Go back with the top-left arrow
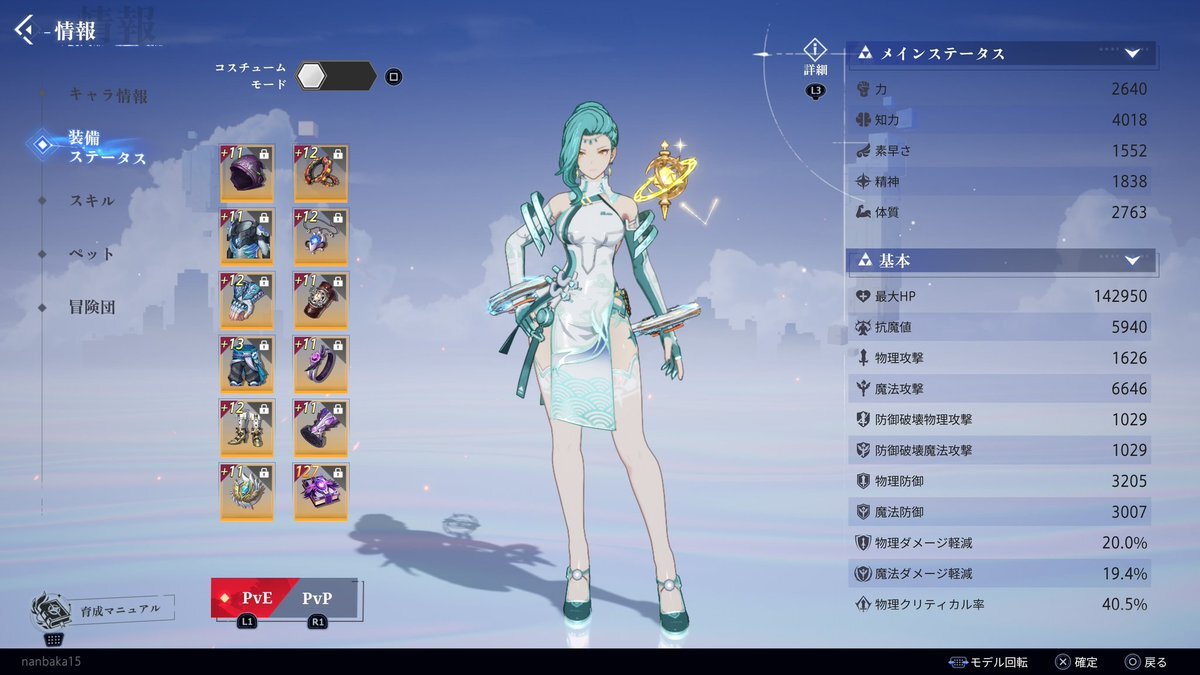The height and width of the screenshot is (675, 1200). click(24, 29)
